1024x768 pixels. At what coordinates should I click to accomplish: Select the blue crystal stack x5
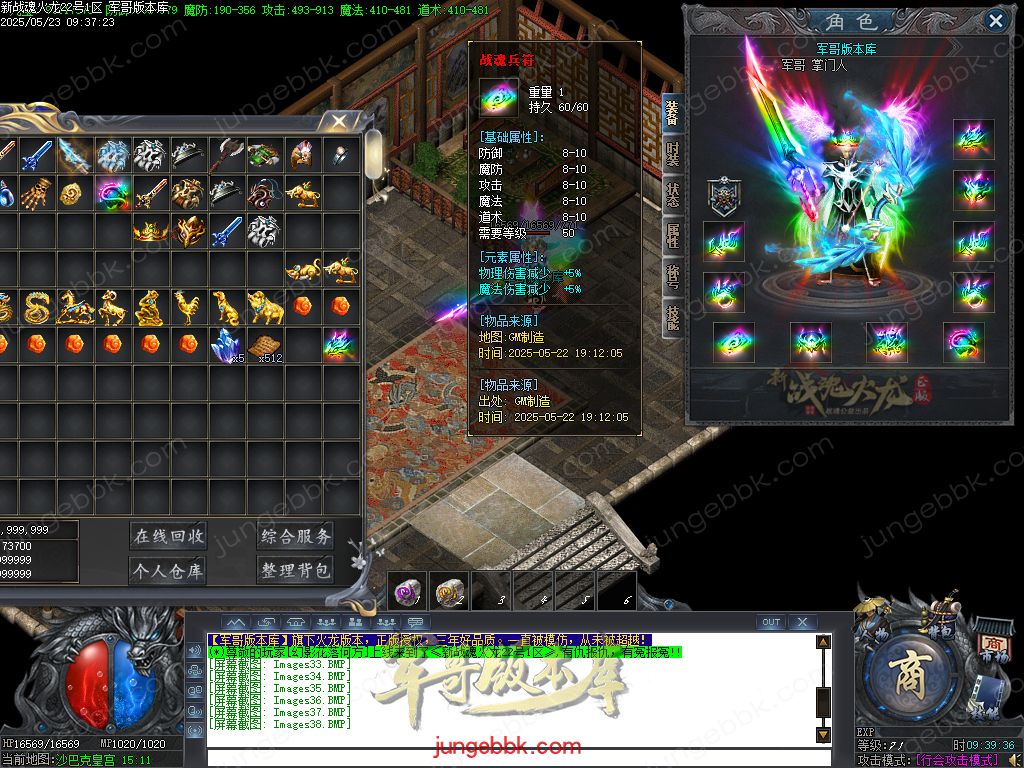(x=226, y=345)
